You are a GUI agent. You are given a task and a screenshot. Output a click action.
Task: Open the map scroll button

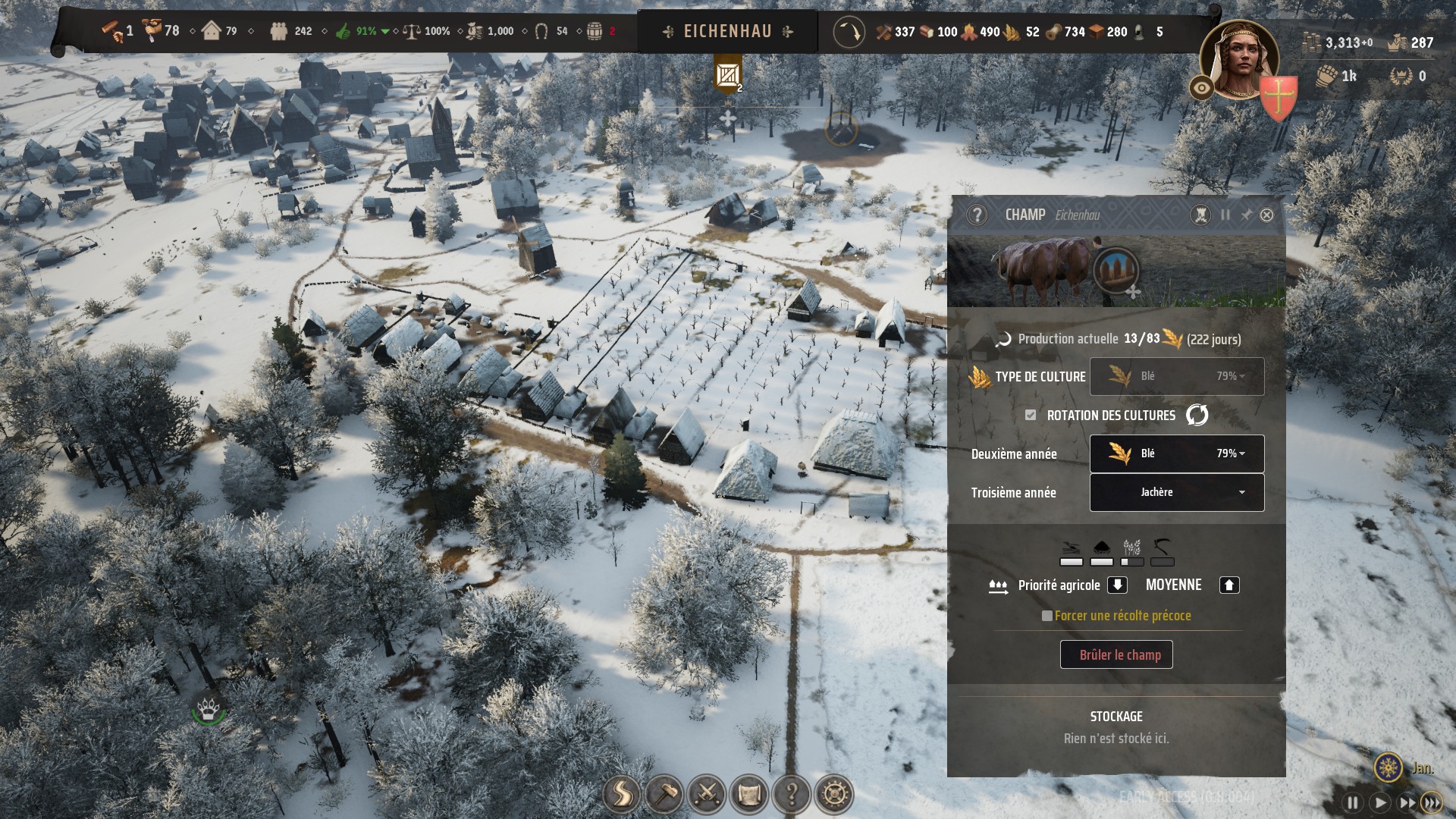(749, 795)
